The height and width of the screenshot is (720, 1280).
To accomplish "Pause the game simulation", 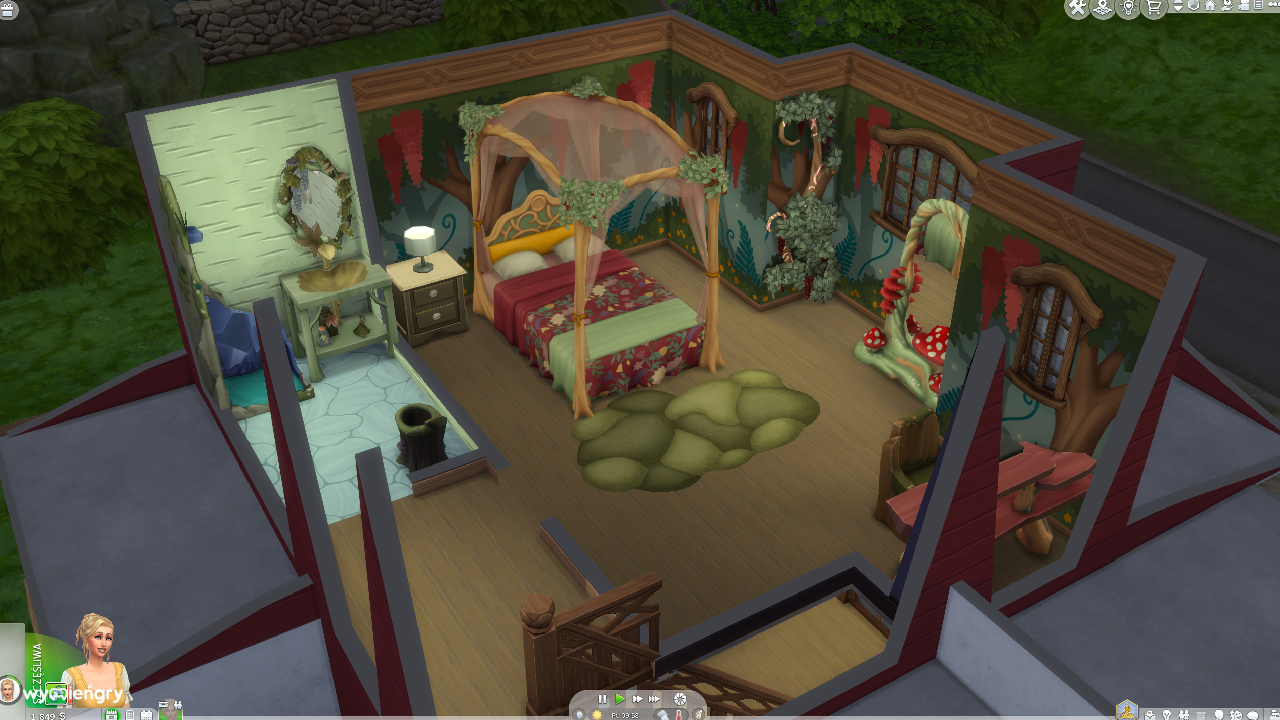I will pyautogui.click(x=603, y=699).
